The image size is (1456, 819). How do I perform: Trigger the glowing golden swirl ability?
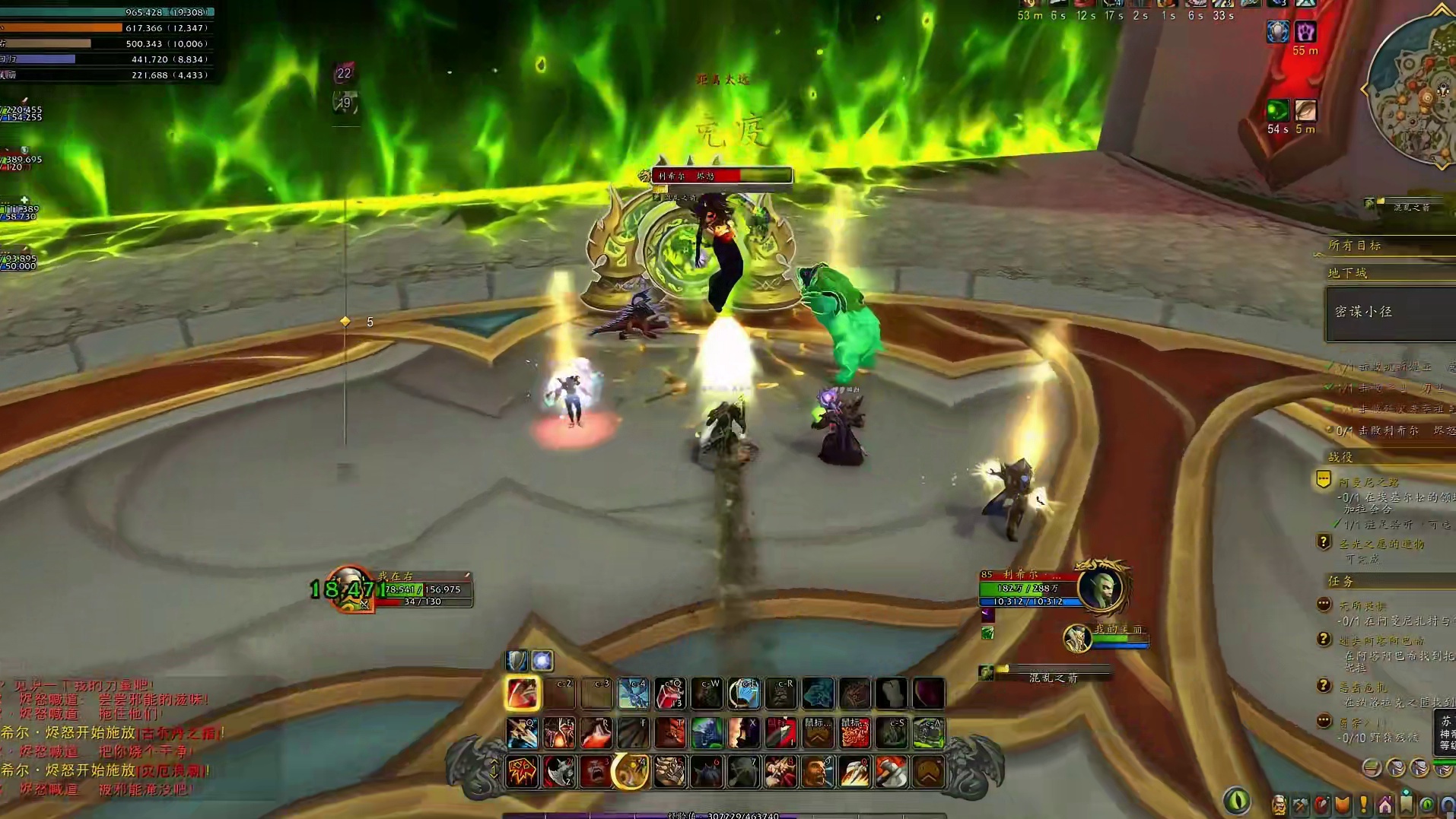tap(631, 773)
